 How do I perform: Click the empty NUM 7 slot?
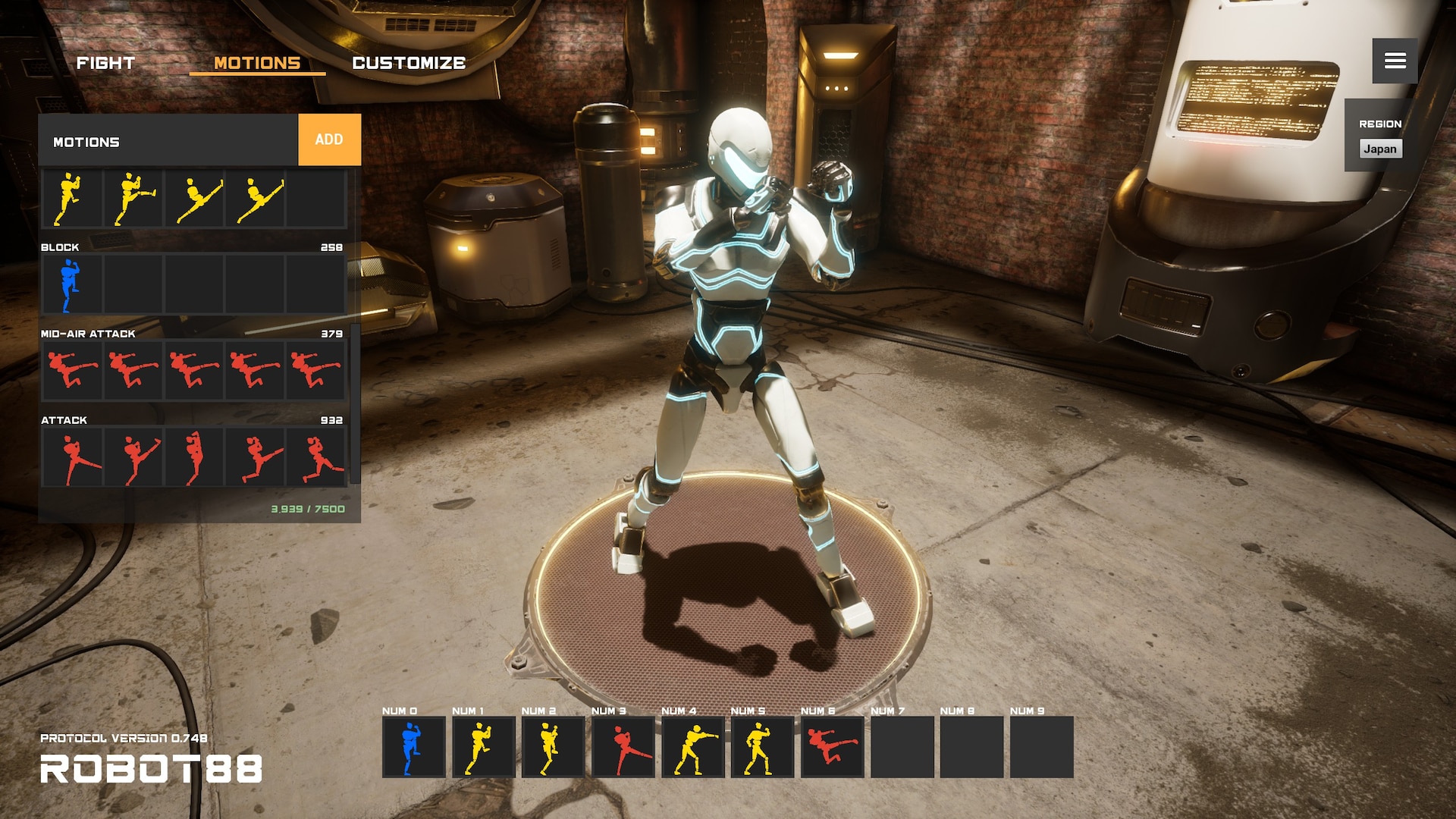point(902,747)
